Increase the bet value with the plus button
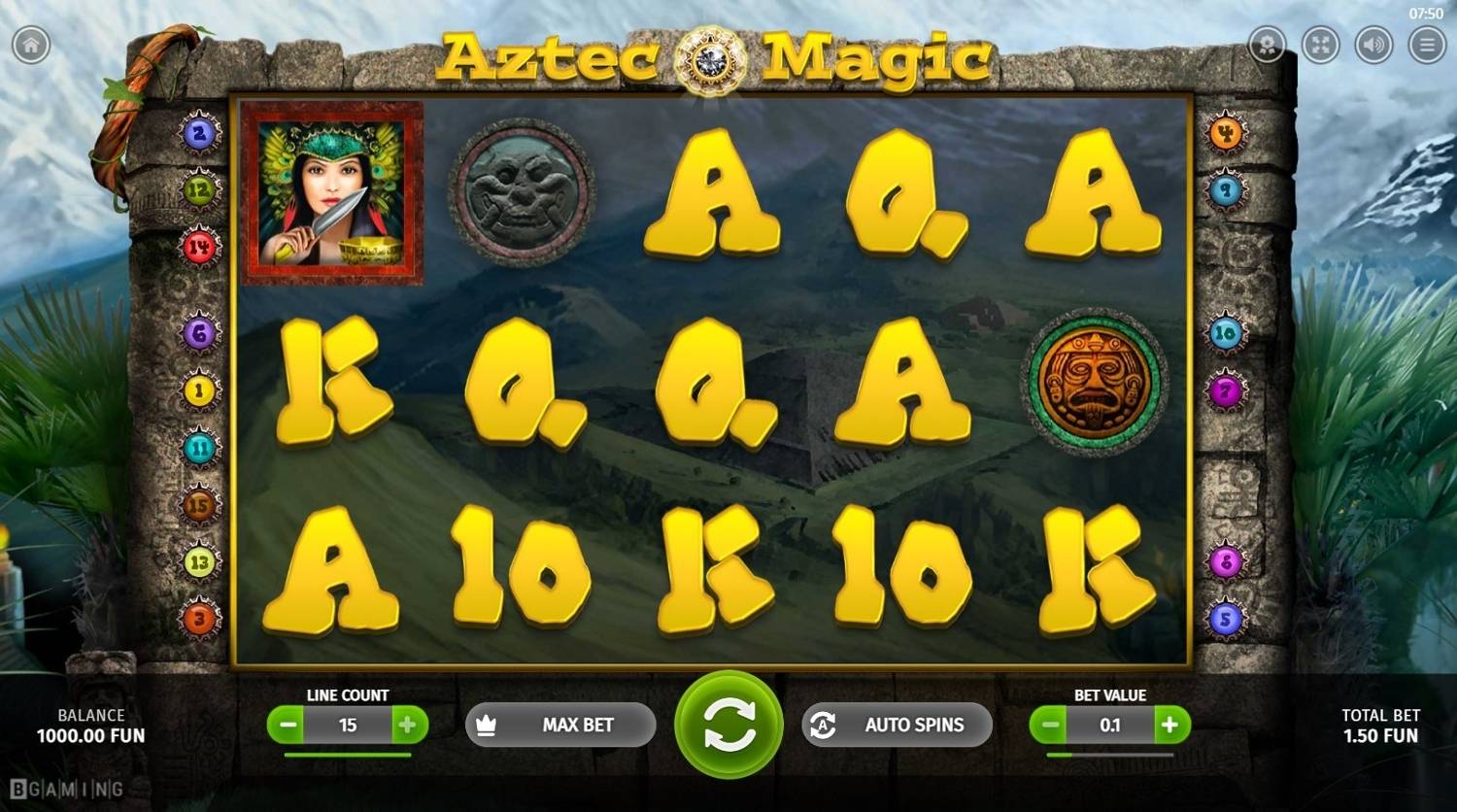This screenshot has width=1457, height=812. tap(1169, 725)
